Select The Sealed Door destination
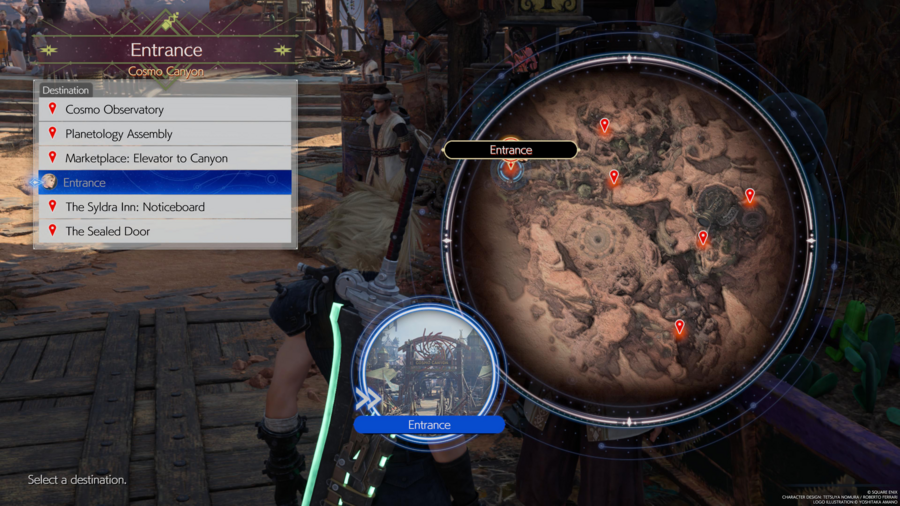The image size is (900, 506). [165, 231]
